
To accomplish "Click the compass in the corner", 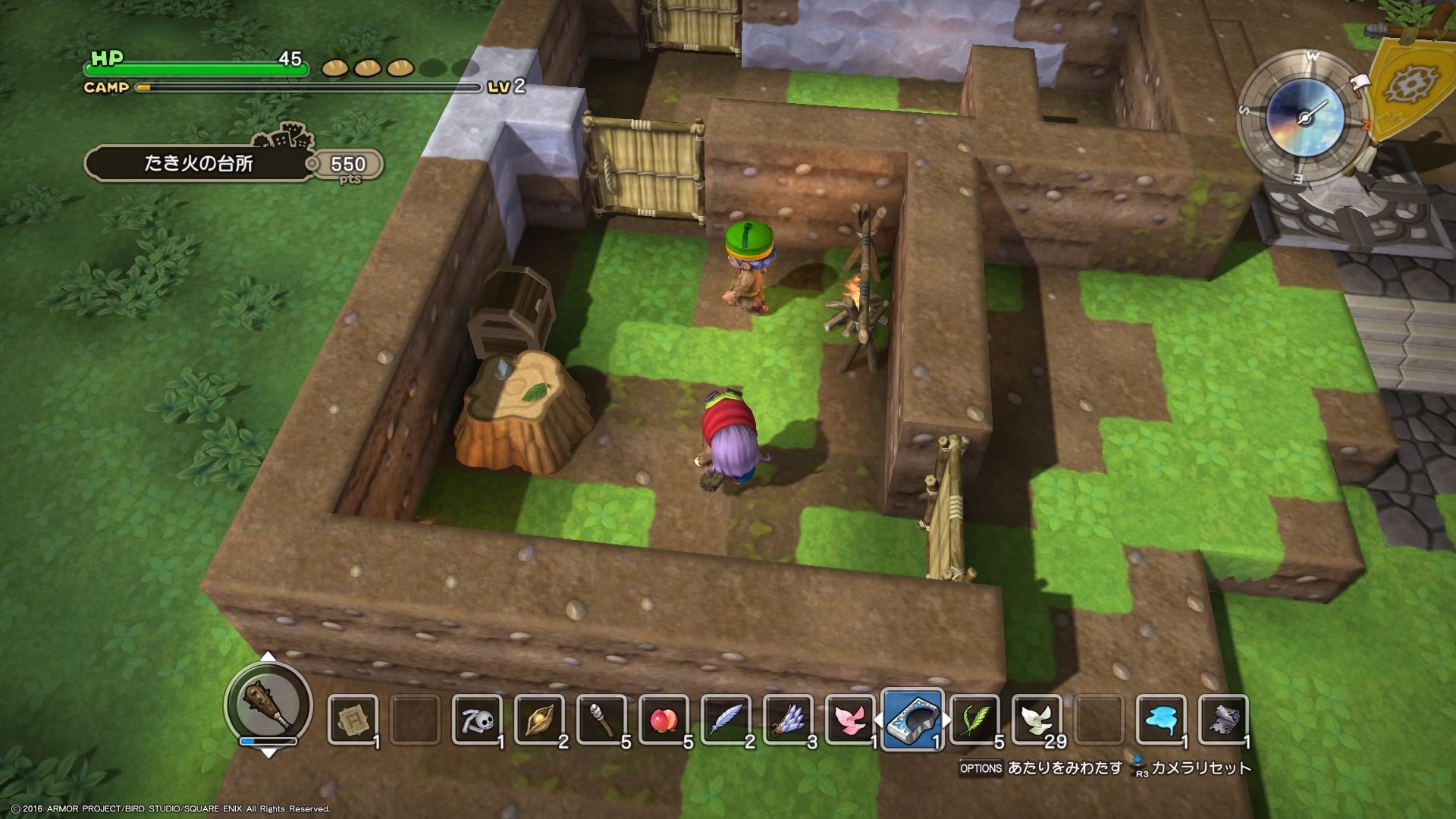I will (1304, 118).
